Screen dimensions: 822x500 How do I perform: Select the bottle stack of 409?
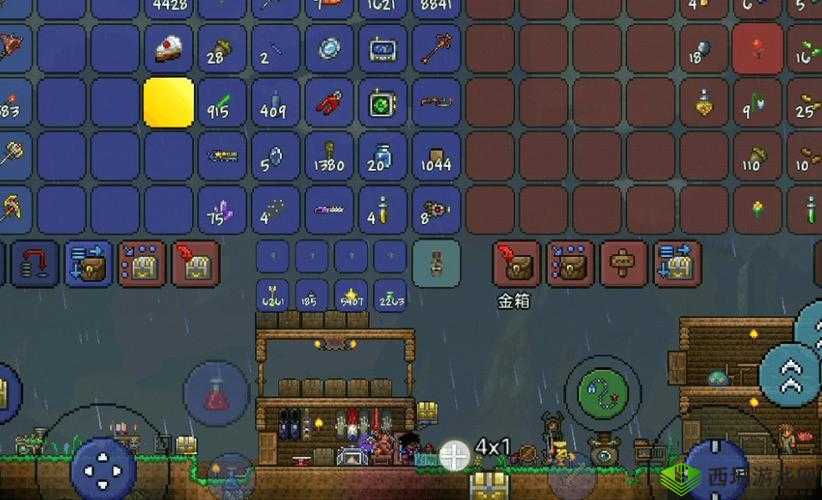[x=275, y=102]
